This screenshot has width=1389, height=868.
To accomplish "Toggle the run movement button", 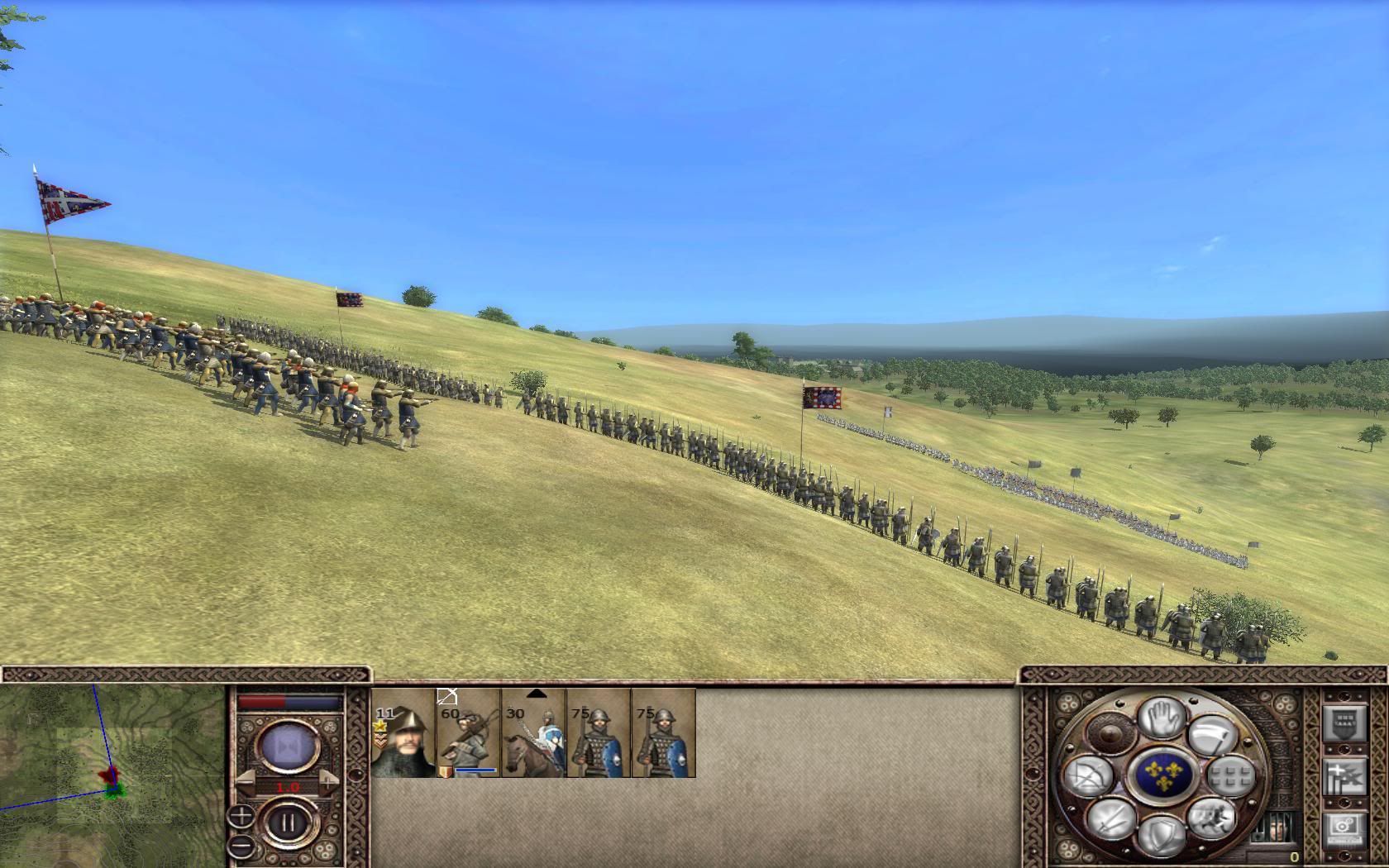I will click(1210, 817).
